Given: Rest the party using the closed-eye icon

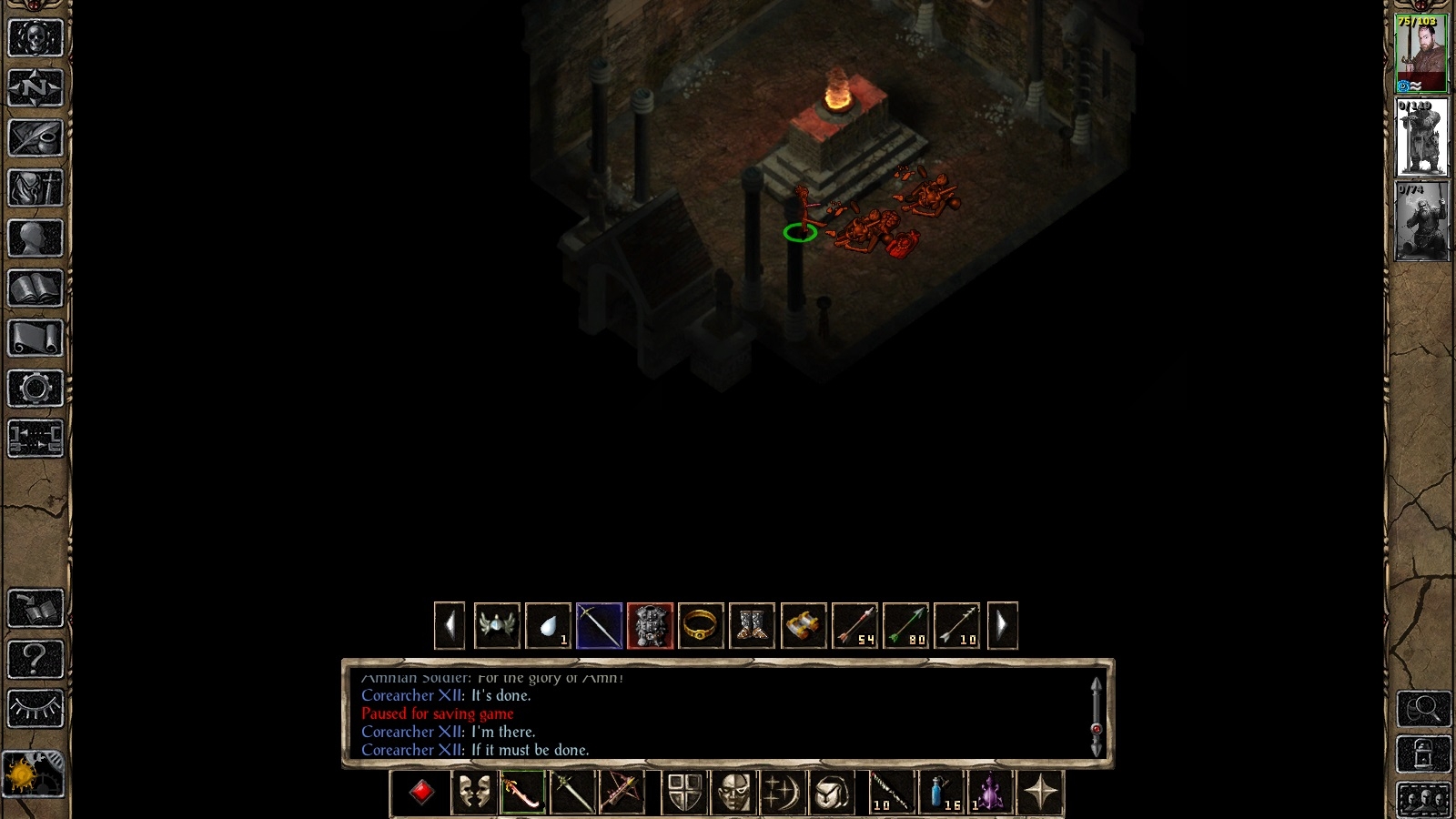Looking at the screenshot, I should tap(35, 706).
